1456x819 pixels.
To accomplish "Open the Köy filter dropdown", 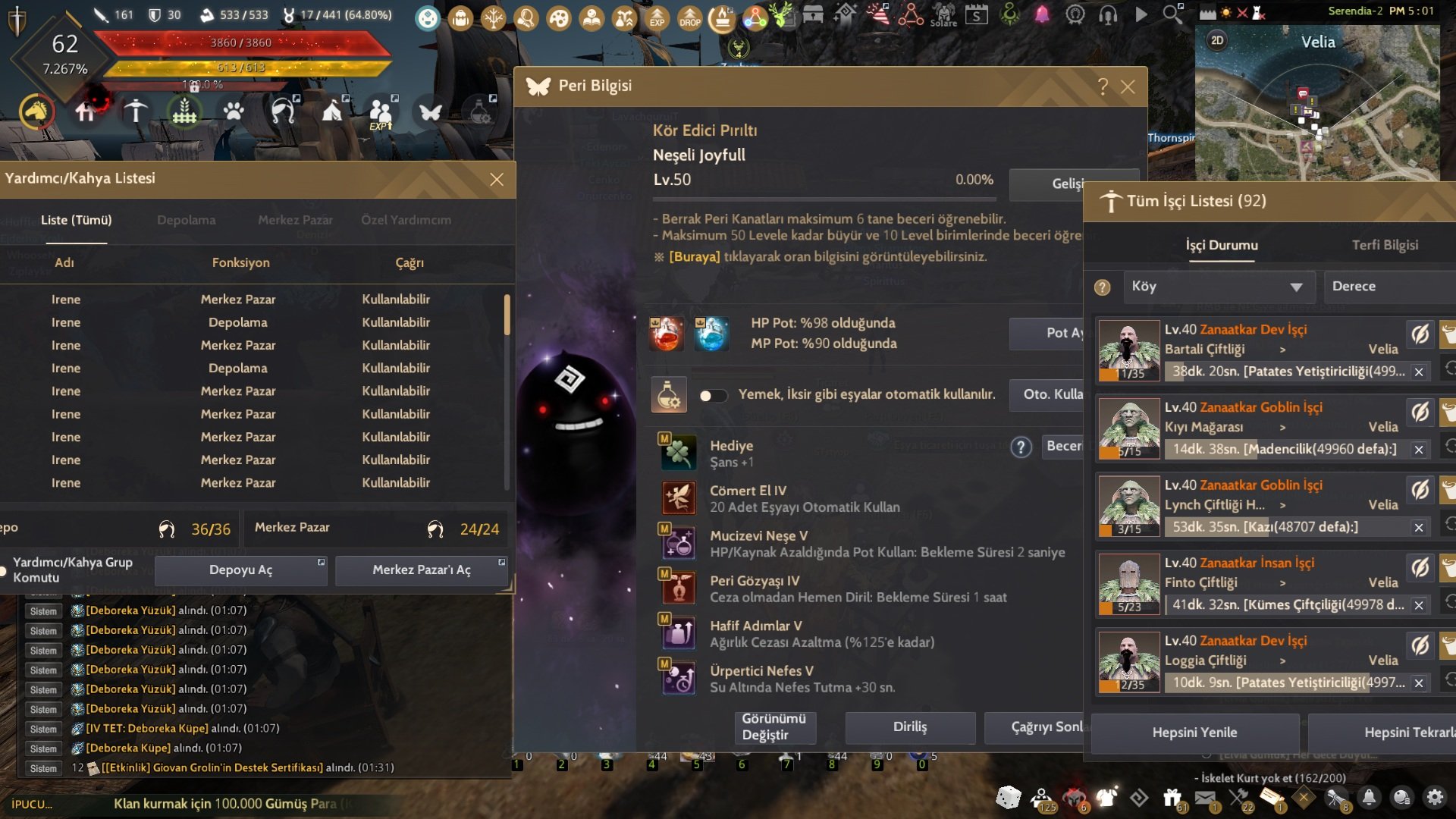I will (x=1218, y=287).
